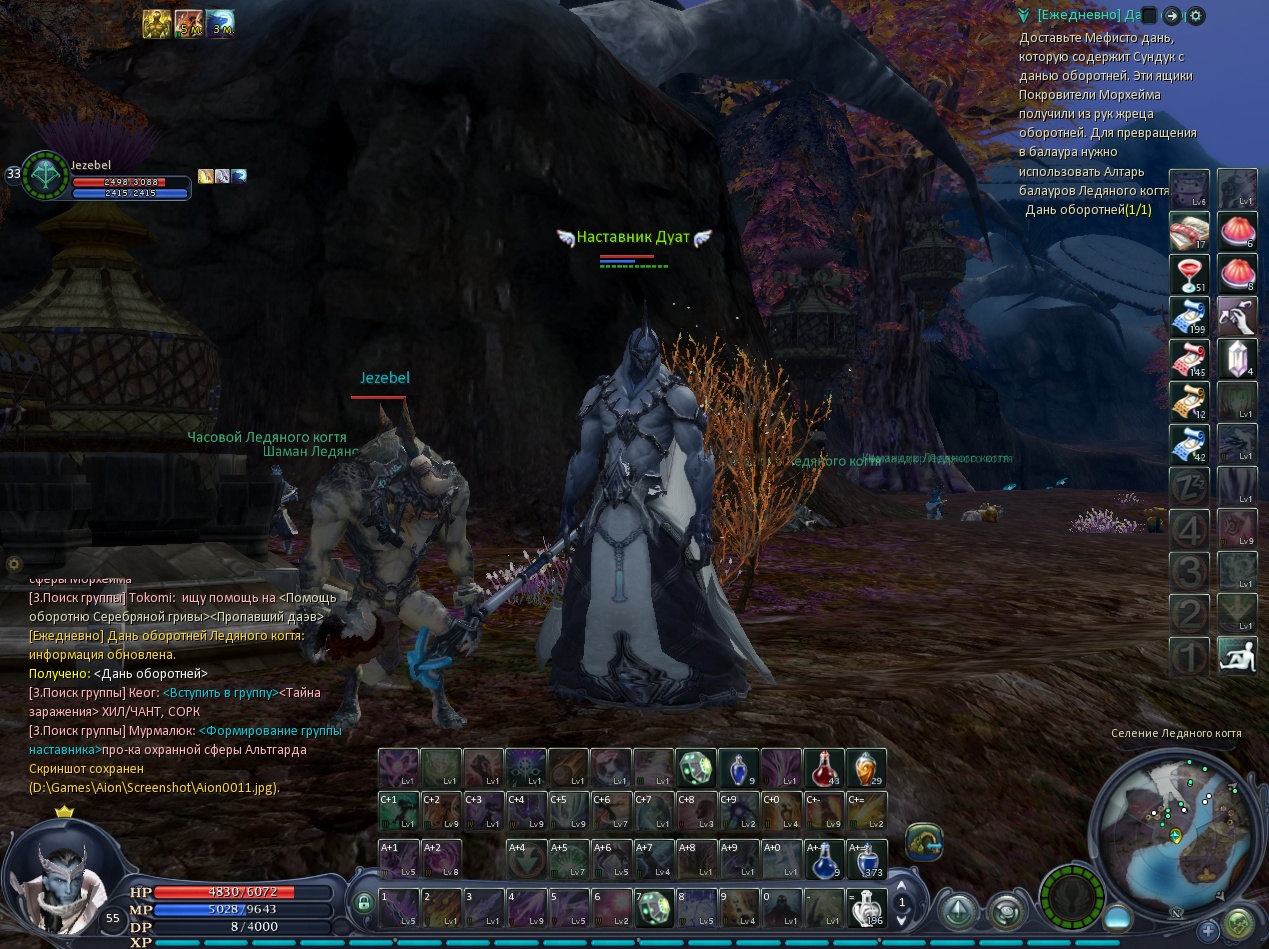Use the white flask with 196 charges
The height and width of the screenshot is (949, 1269).
point(866,907)
